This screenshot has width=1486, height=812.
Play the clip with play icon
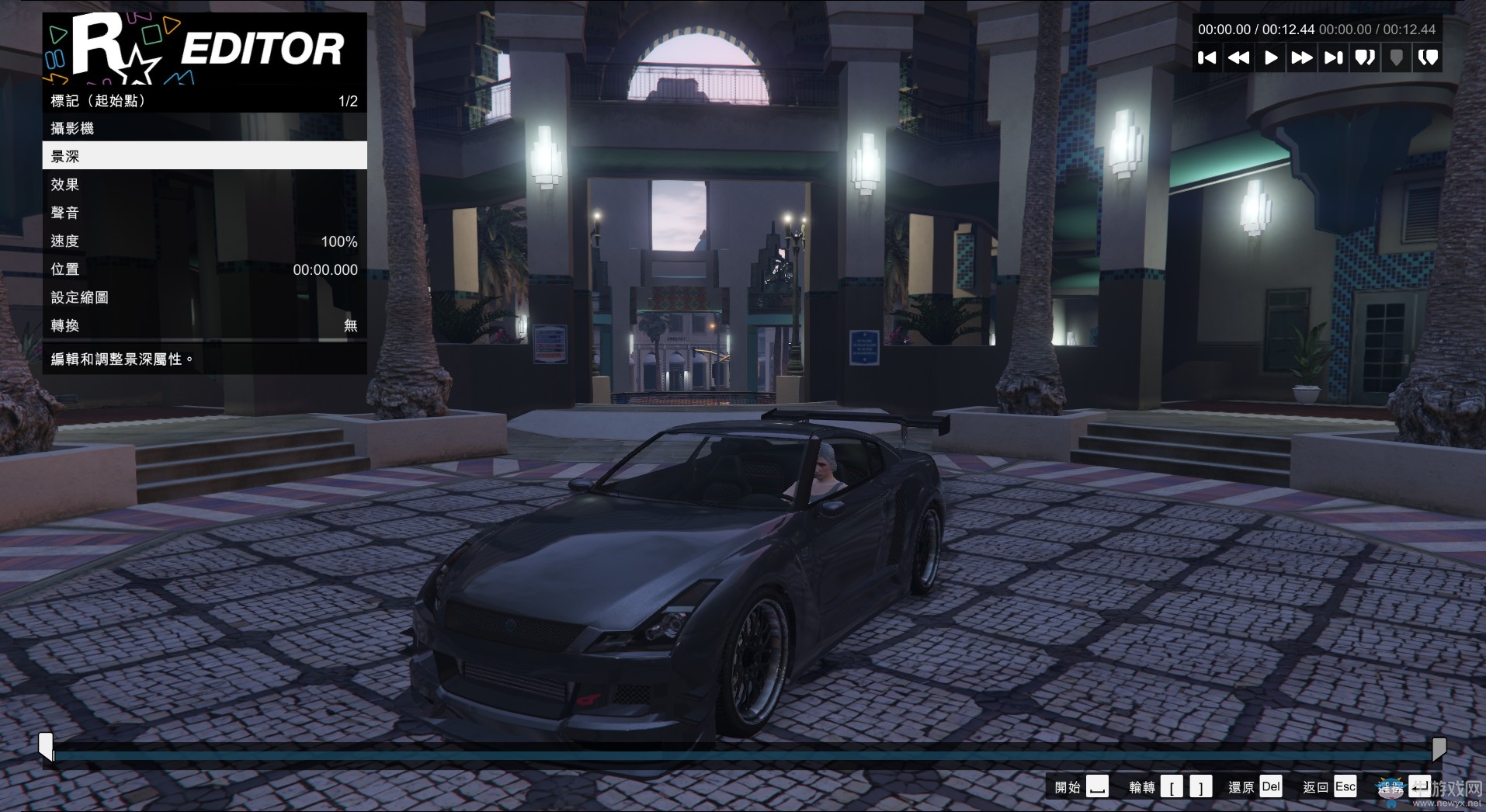pyautogui.click(x=1271, y=57)
